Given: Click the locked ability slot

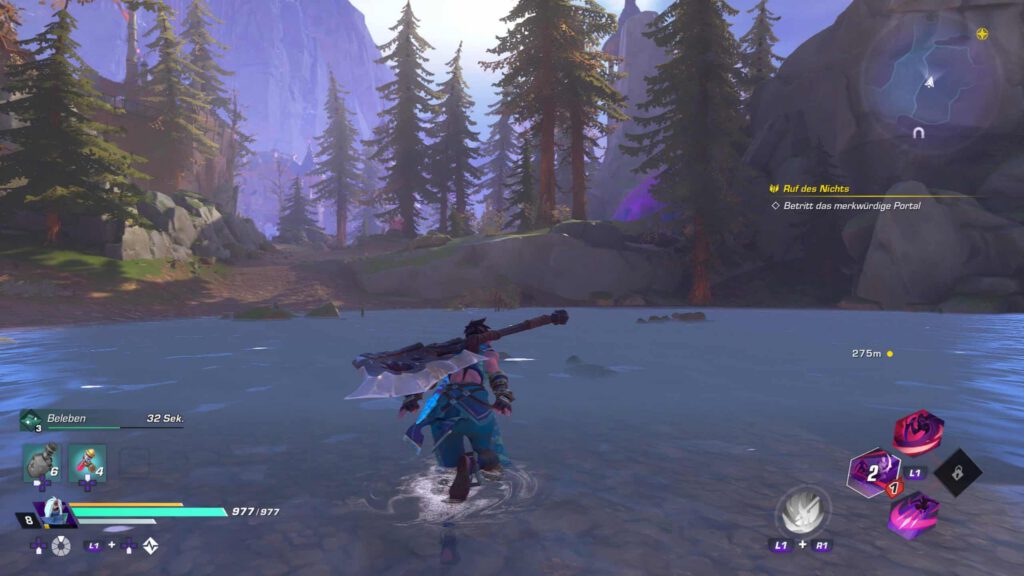Looking at the screenshot, I should coord(958,472).
